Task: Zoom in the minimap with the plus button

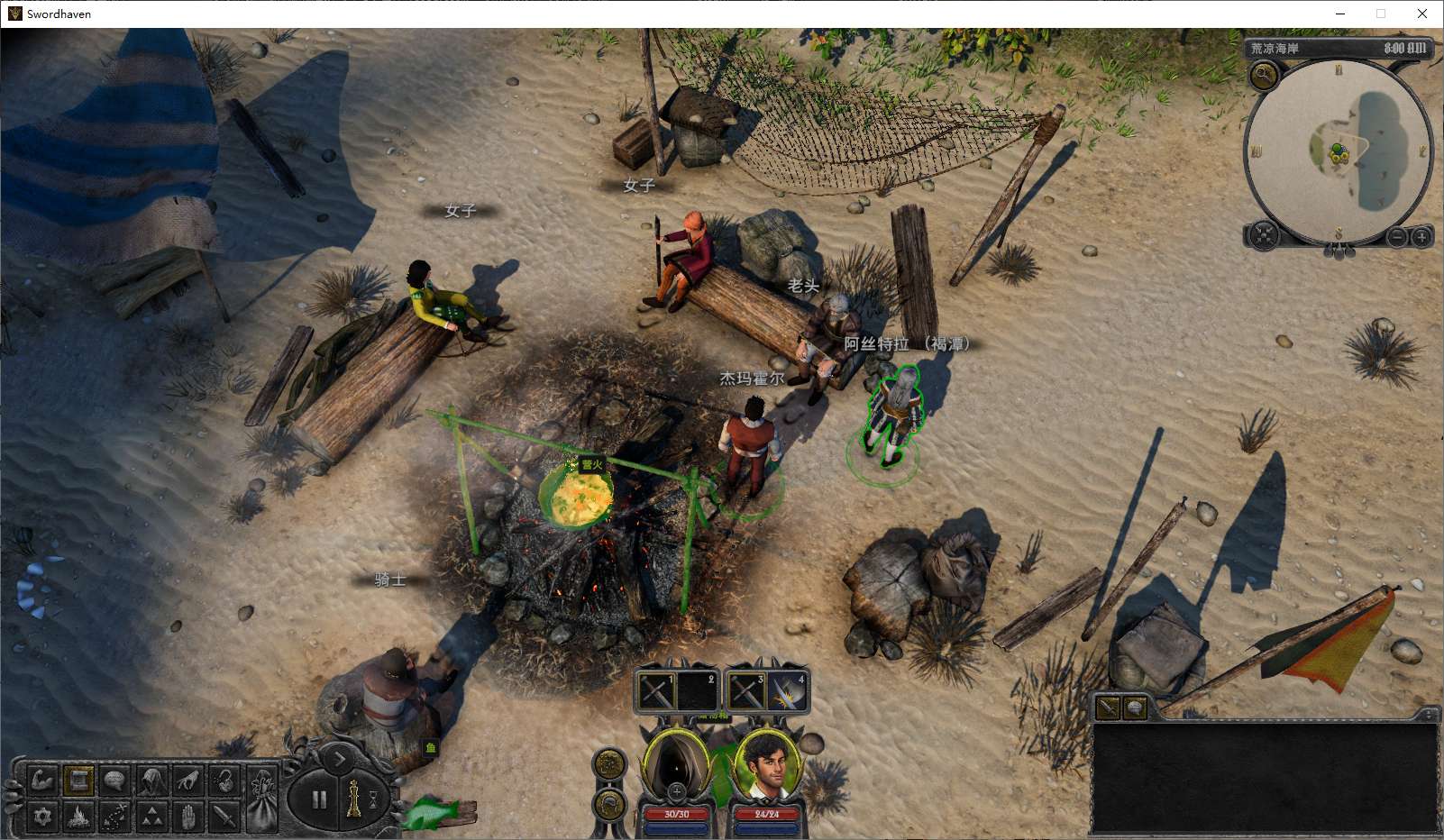Action: (1421, 237)
